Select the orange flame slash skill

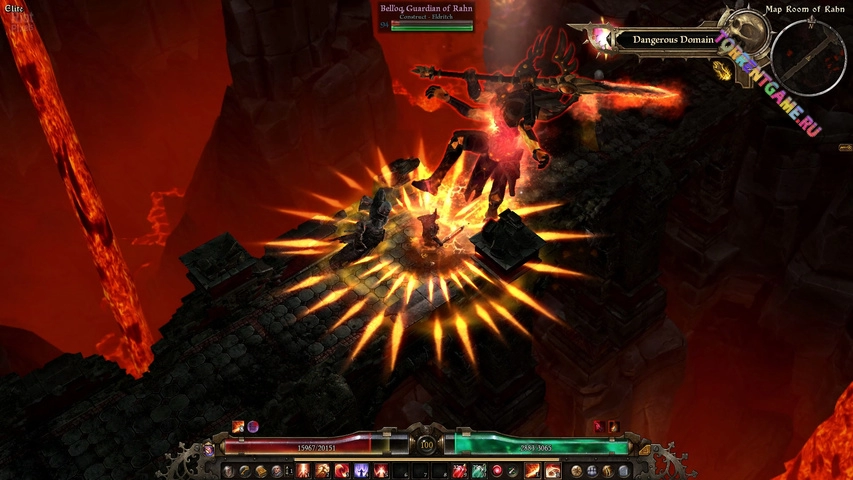(x=534, y=470)
